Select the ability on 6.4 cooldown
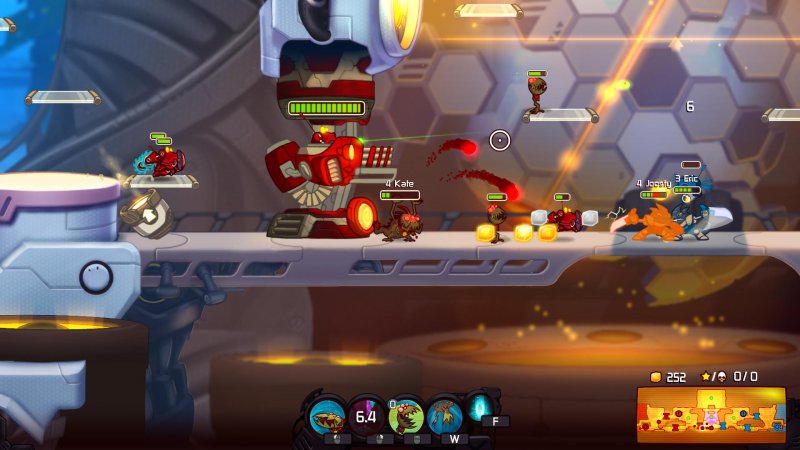Screen dimensions: 800x450 click(366, 414)
